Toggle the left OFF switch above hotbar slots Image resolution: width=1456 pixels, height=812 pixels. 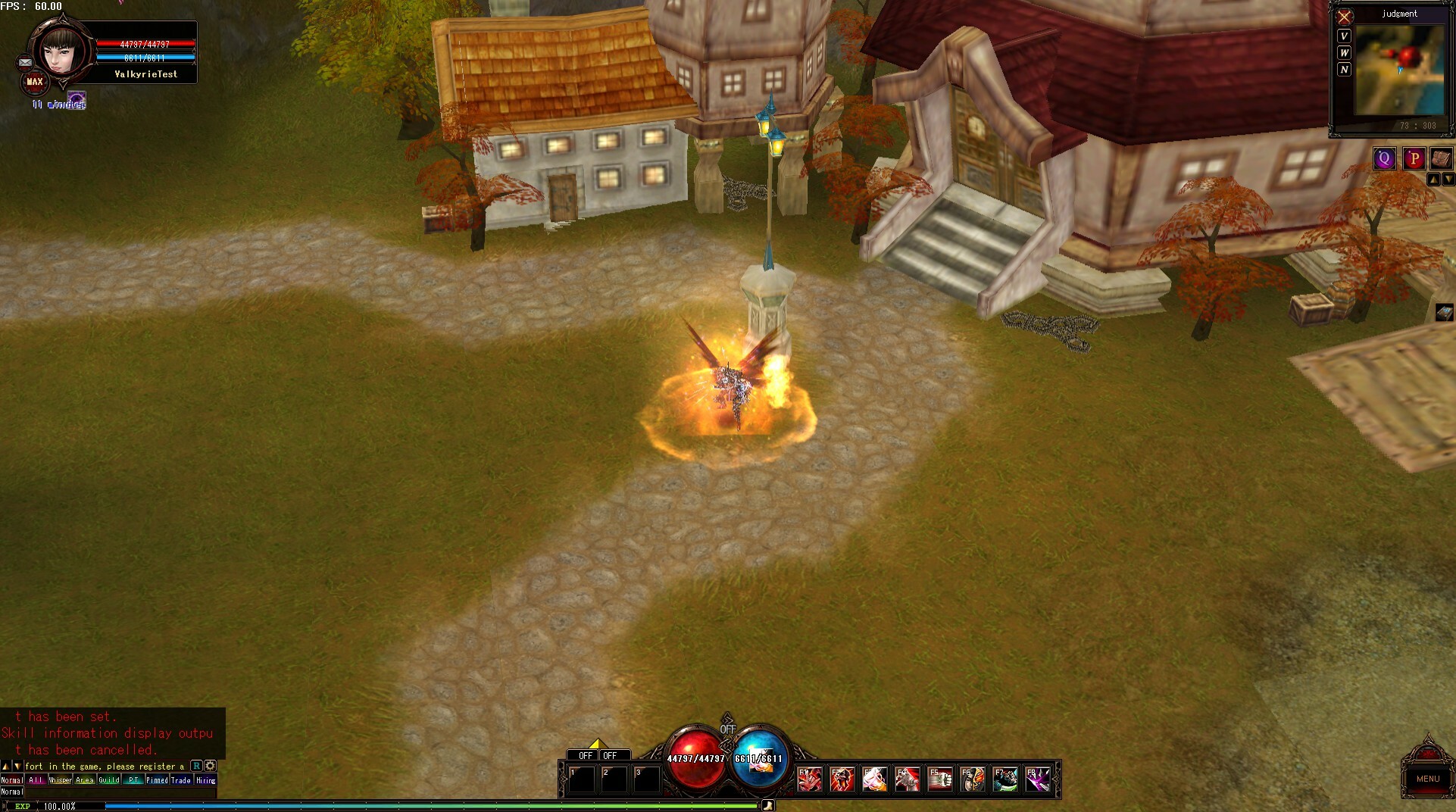(584, 754)
